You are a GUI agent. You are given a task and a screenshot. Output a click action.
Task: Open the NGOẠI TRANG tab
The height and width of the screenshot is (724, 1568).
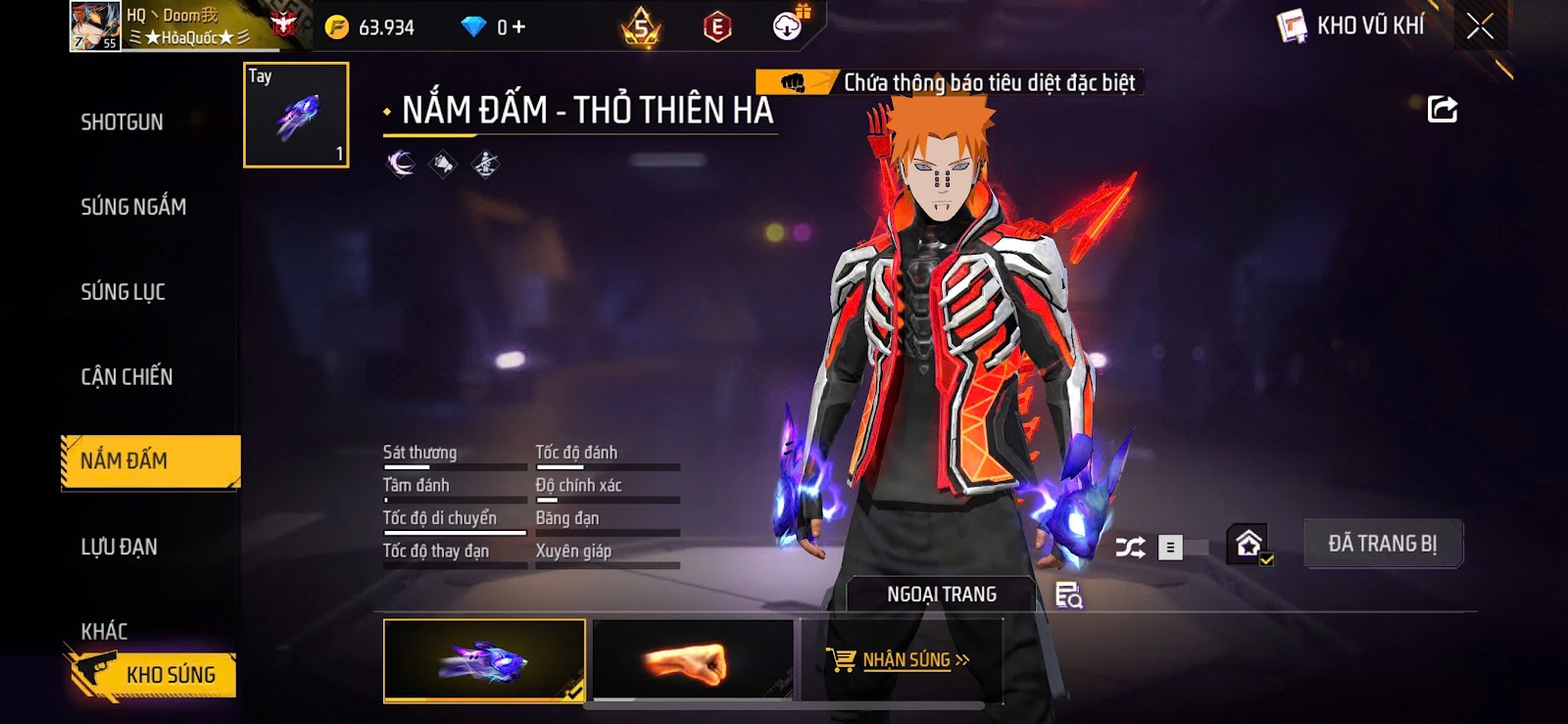pos(941,595)
